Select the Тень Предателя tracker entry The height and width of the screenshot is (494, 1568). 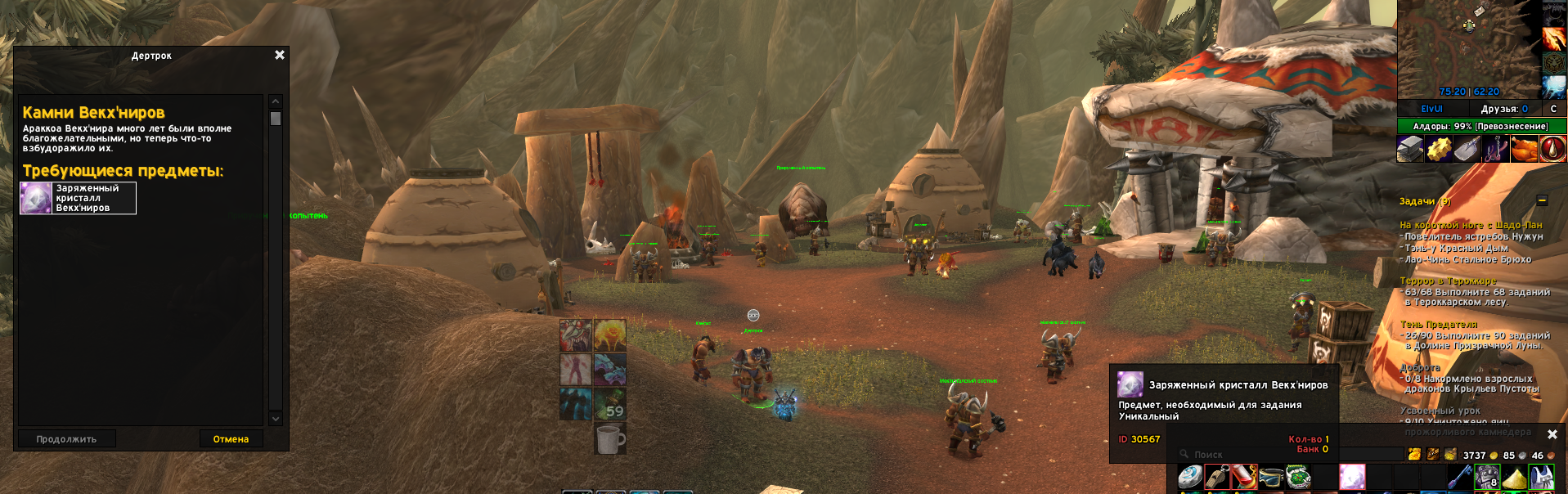pyautogui.click(x=1439, y=325)
